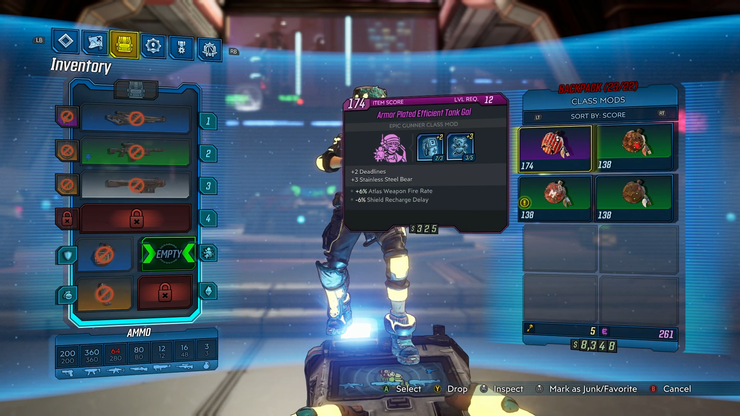Click the Armor Plated Efficient Tank Gal card
This screenshot has width=740, height=416.
tap(426, 165)
